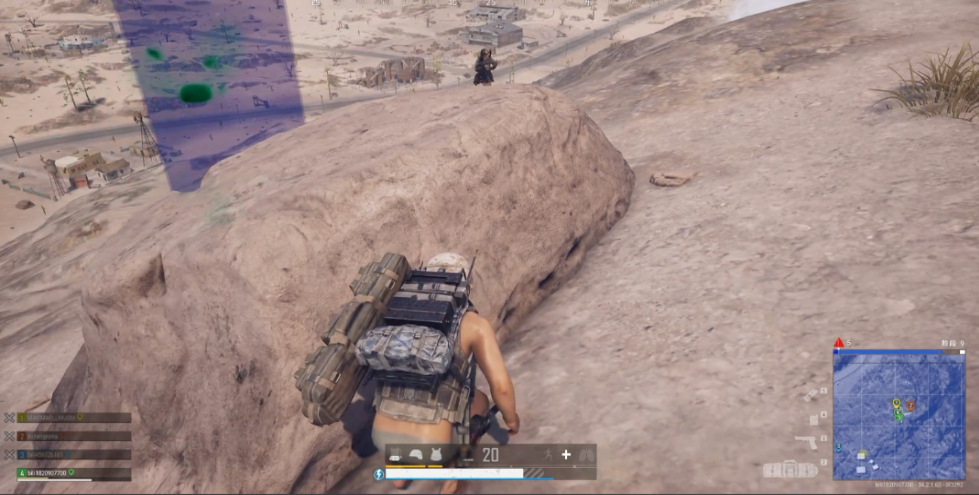
Task: Click the lungs breath icon
Action: [x=586, y=455]
